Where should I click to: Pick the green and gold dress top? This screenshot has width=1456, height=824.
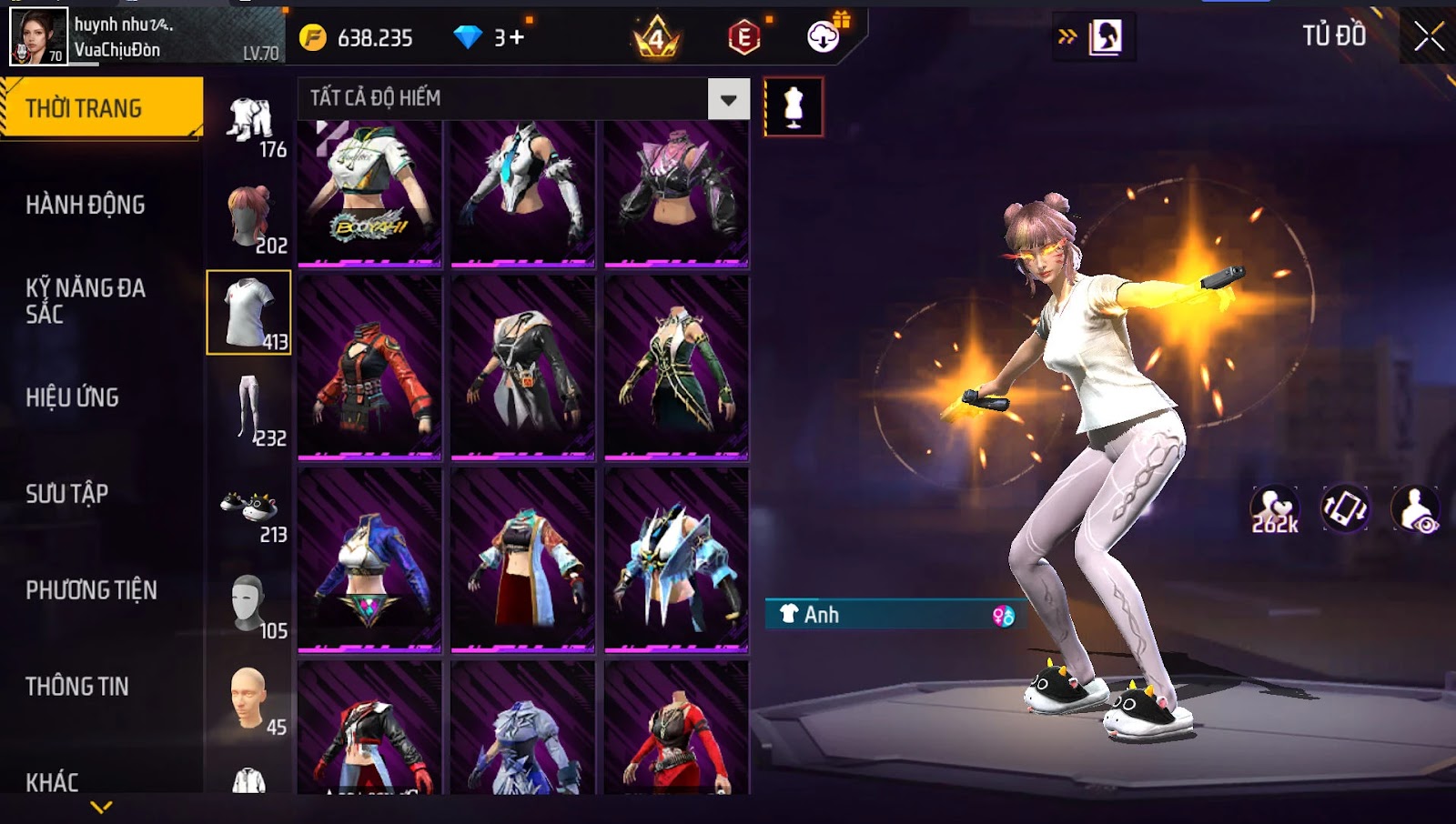tap(676, 367)
